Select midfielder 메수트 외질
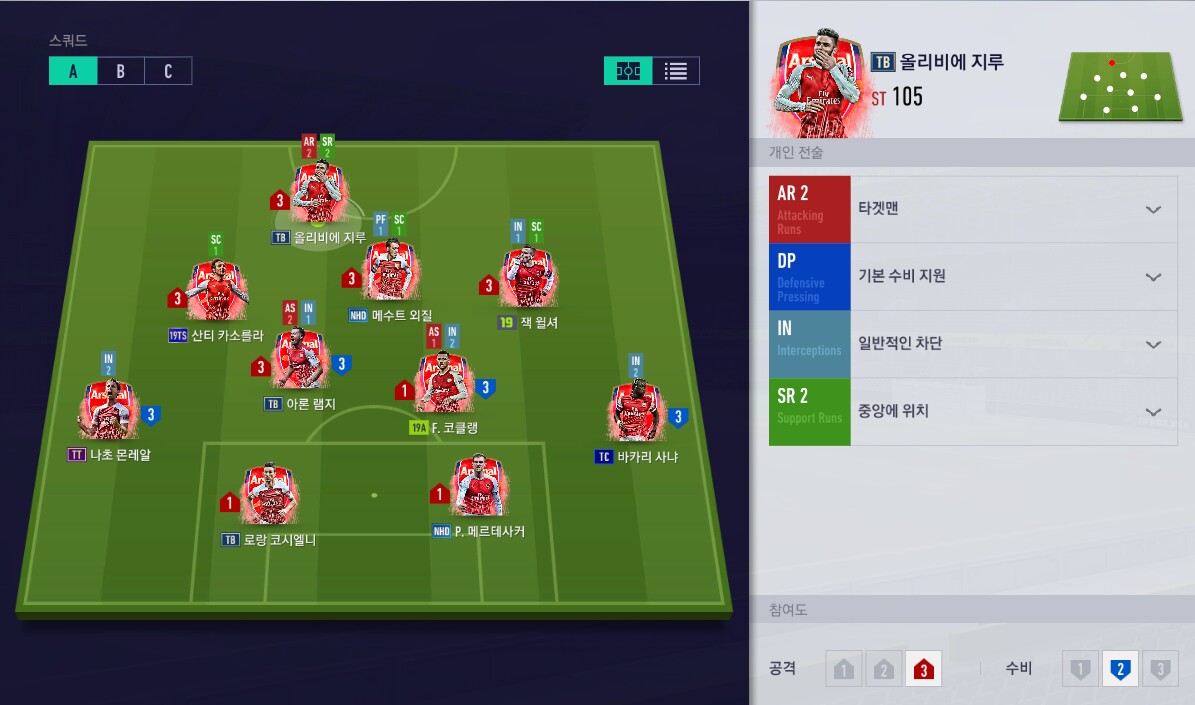 [x=388, y=272]
